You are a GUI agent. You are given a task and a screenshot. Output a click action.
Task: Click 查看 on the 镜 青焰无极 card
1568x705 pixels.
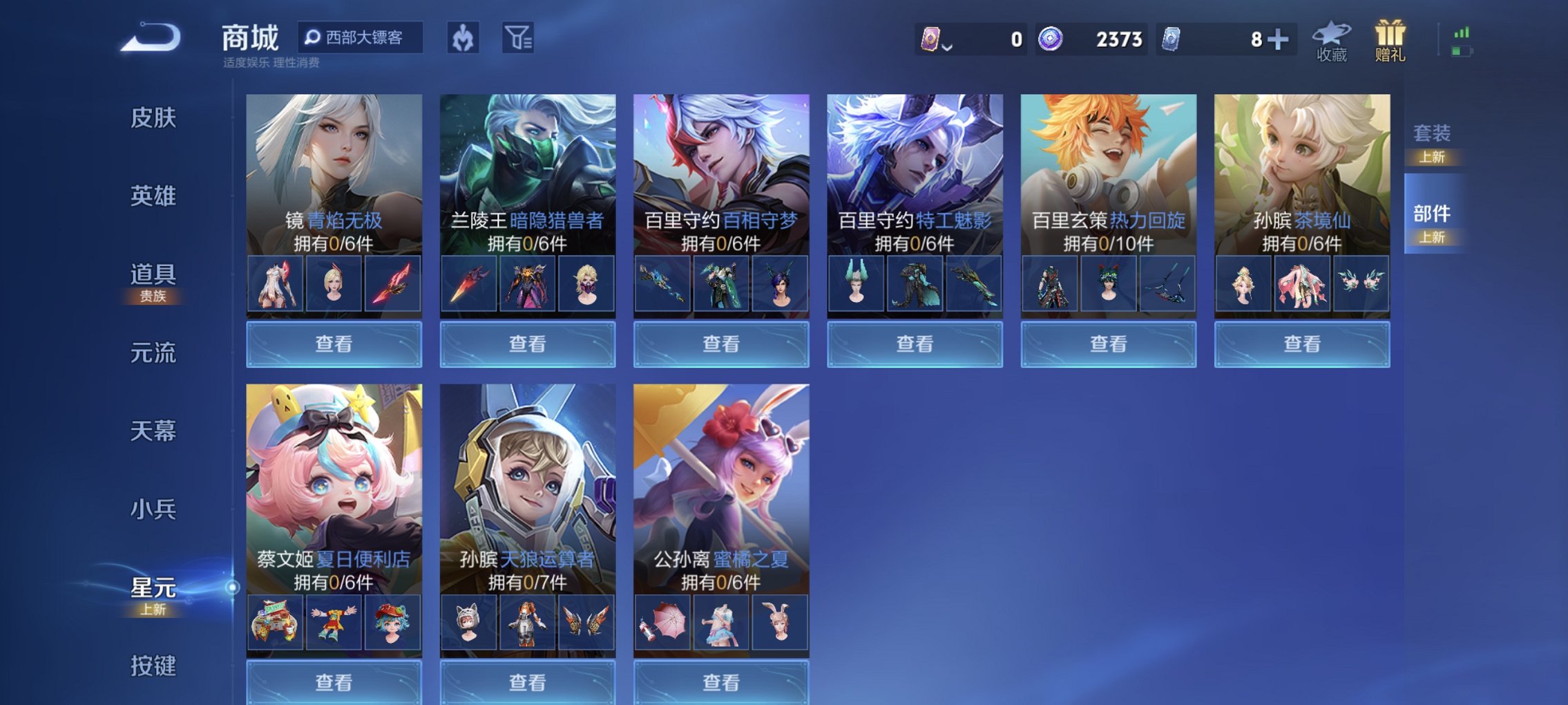tap(332, 344)
